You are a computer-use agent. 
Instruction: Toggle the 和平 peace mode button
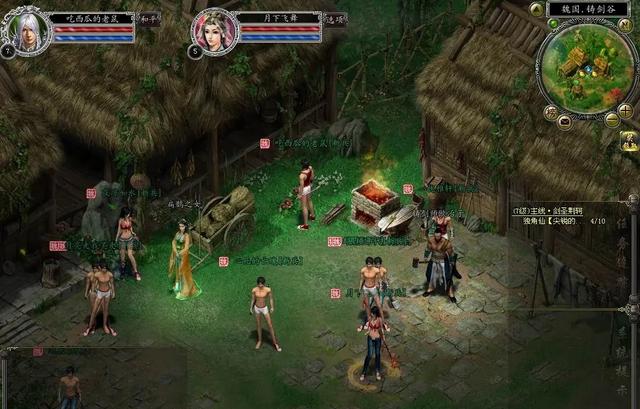[x=149, y=18]
